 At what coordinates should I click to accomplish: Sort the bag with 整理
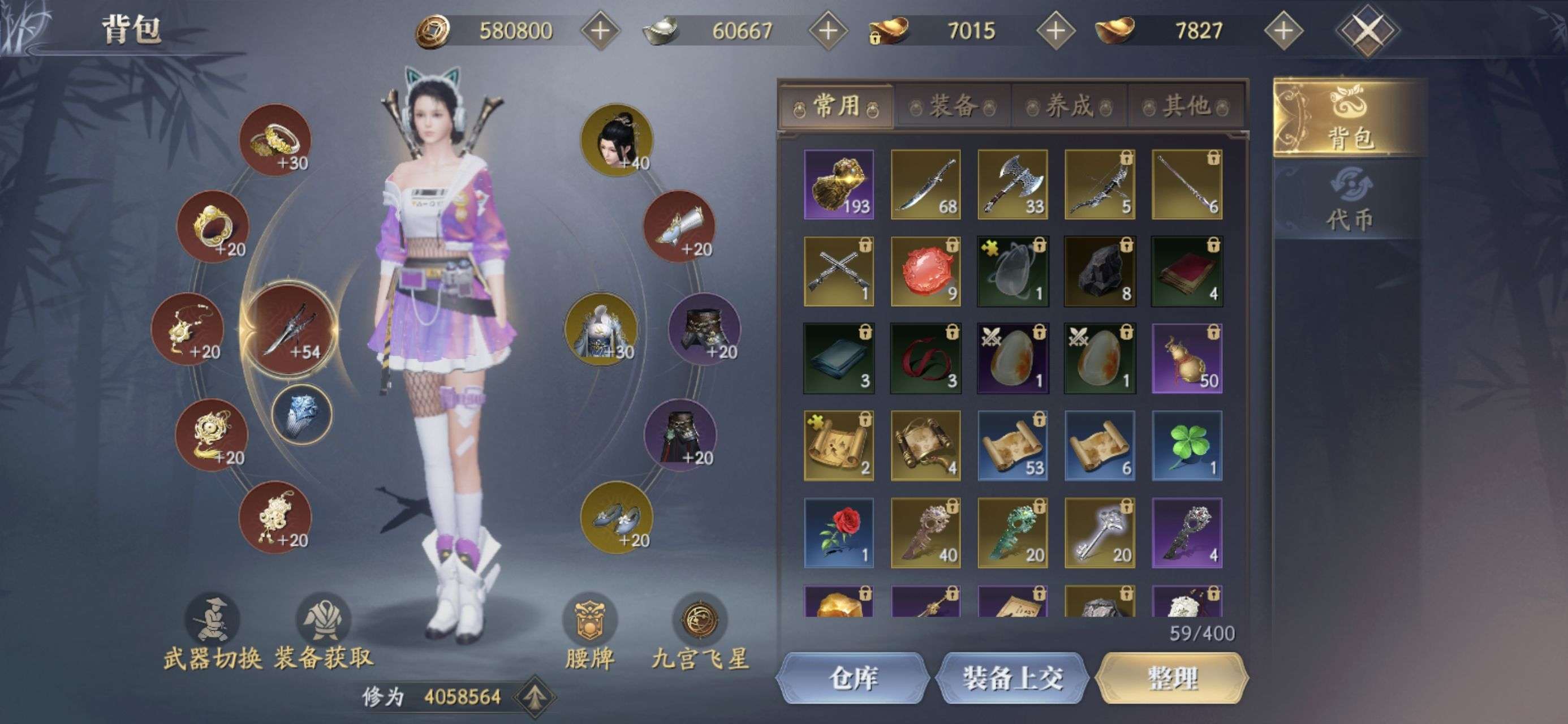point(1171,678)
